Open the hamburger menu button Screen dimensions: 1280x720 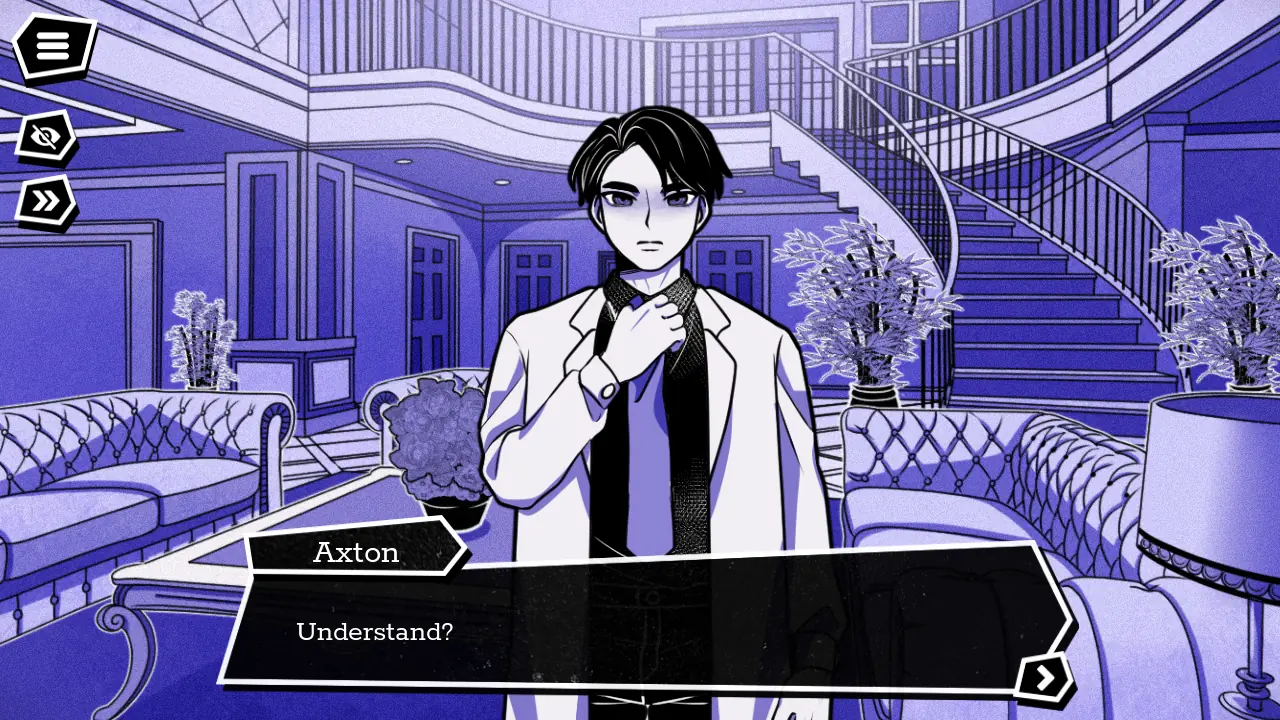click(54, 47)
